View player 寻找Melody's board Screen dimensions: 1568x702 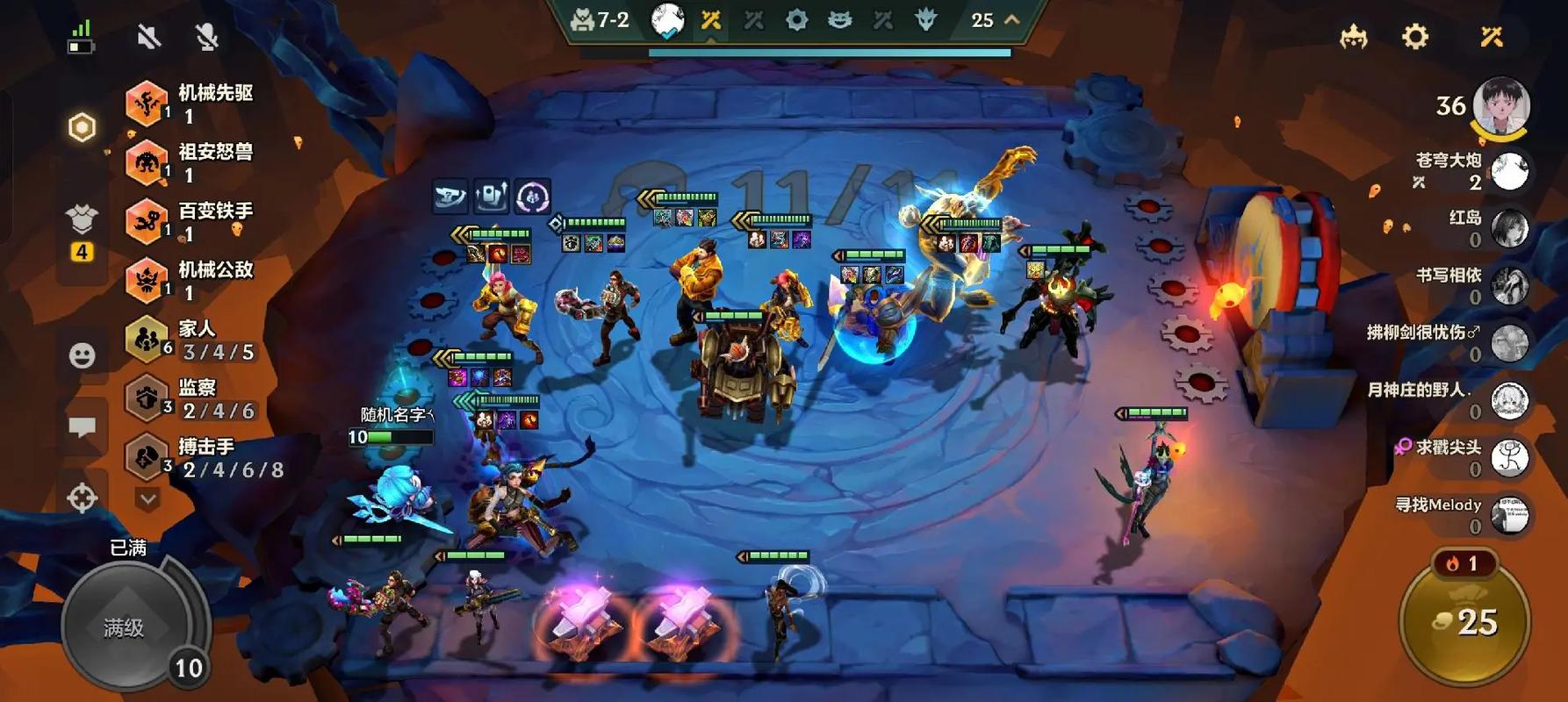[x=1509, y=515]
